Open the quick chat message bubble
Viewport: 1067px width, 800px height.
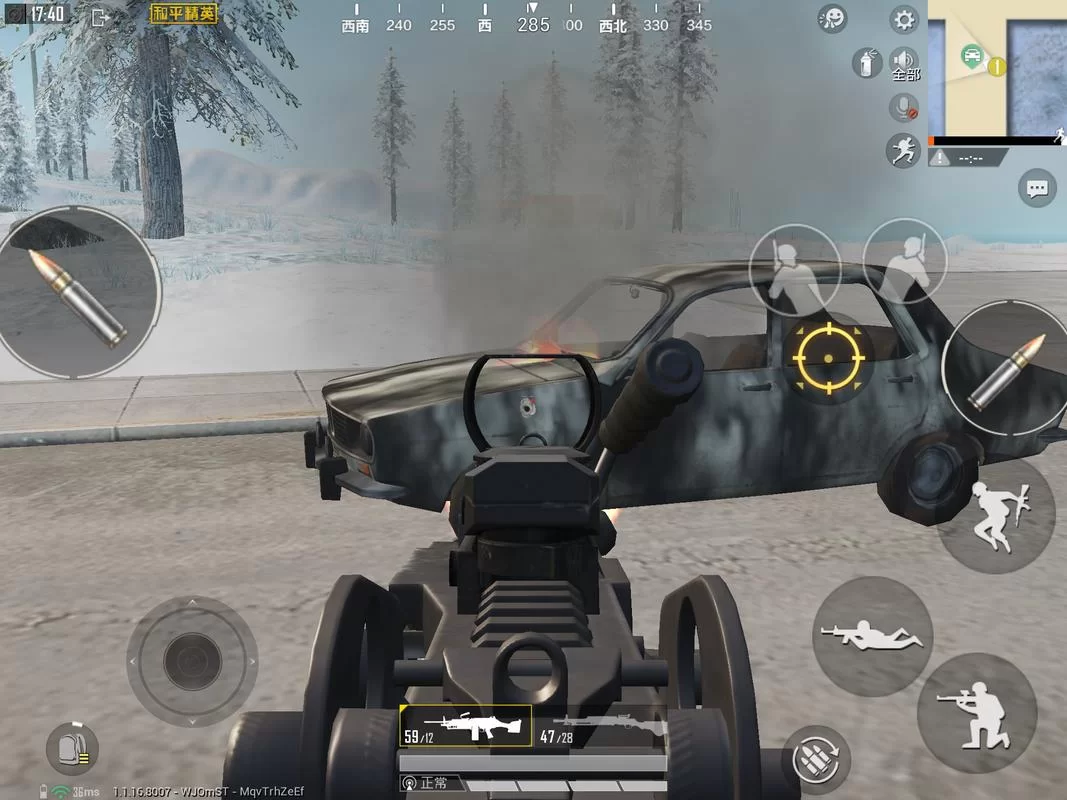[x=1037, y=187]
